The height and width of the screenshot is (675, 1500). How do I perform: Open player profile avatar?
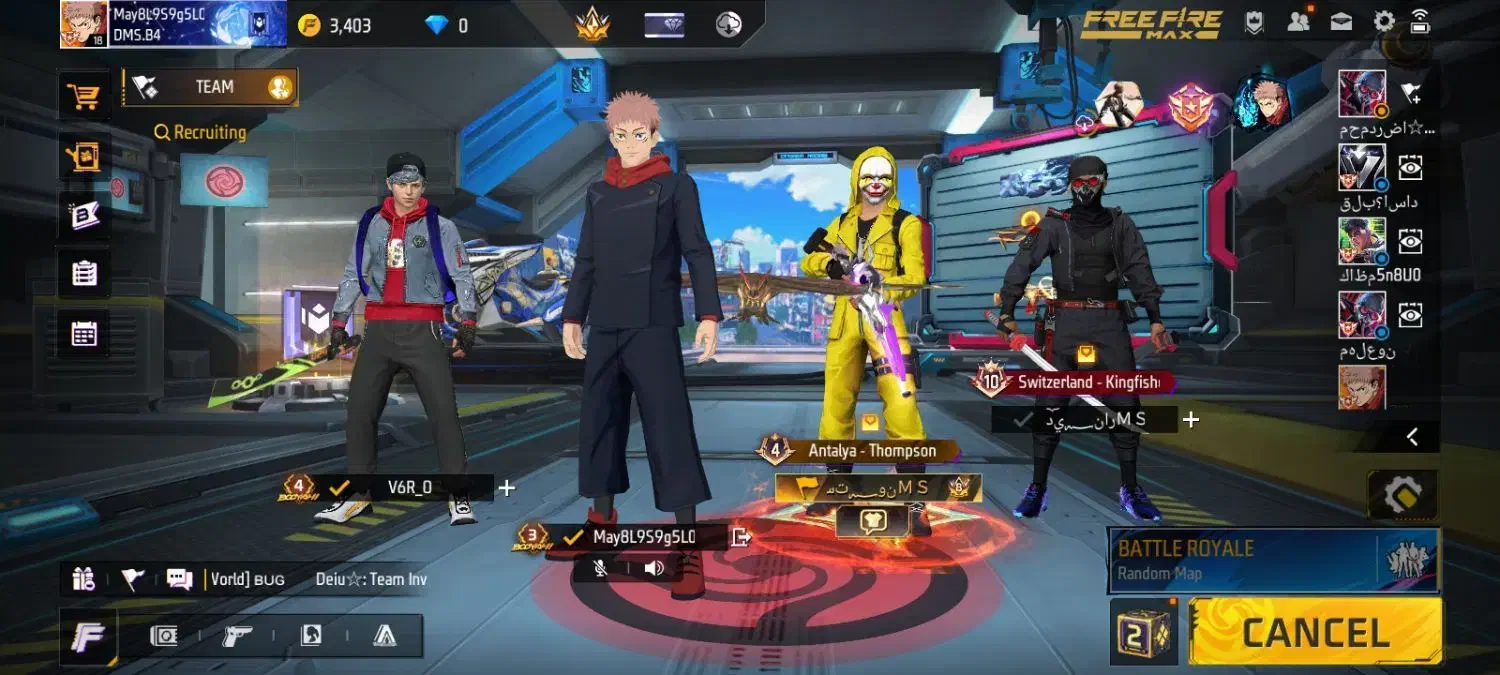click(84, 24)
